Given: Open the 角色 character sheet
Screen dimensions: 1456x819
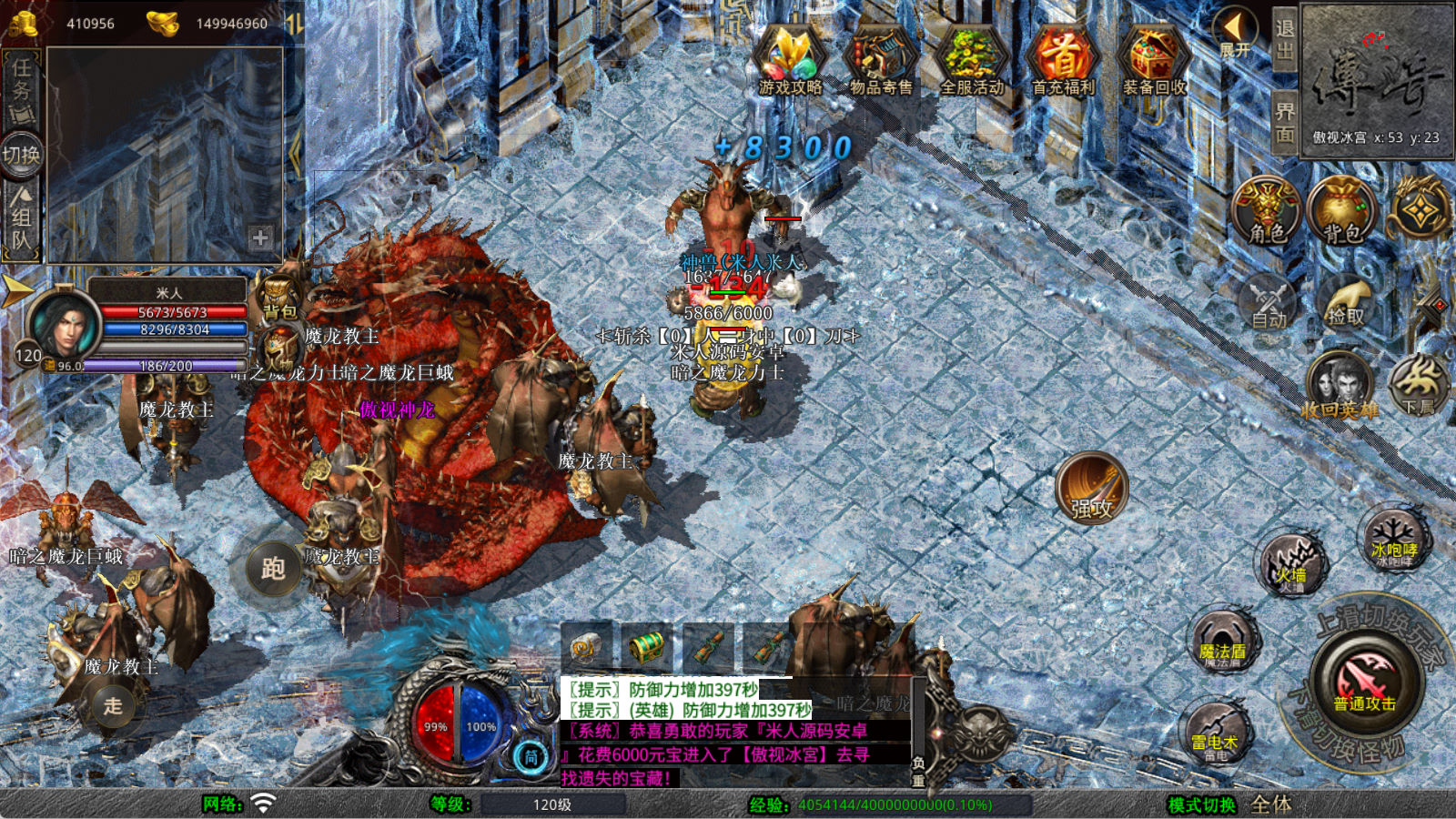Looking at the screenshot, I should (1267, 211).
